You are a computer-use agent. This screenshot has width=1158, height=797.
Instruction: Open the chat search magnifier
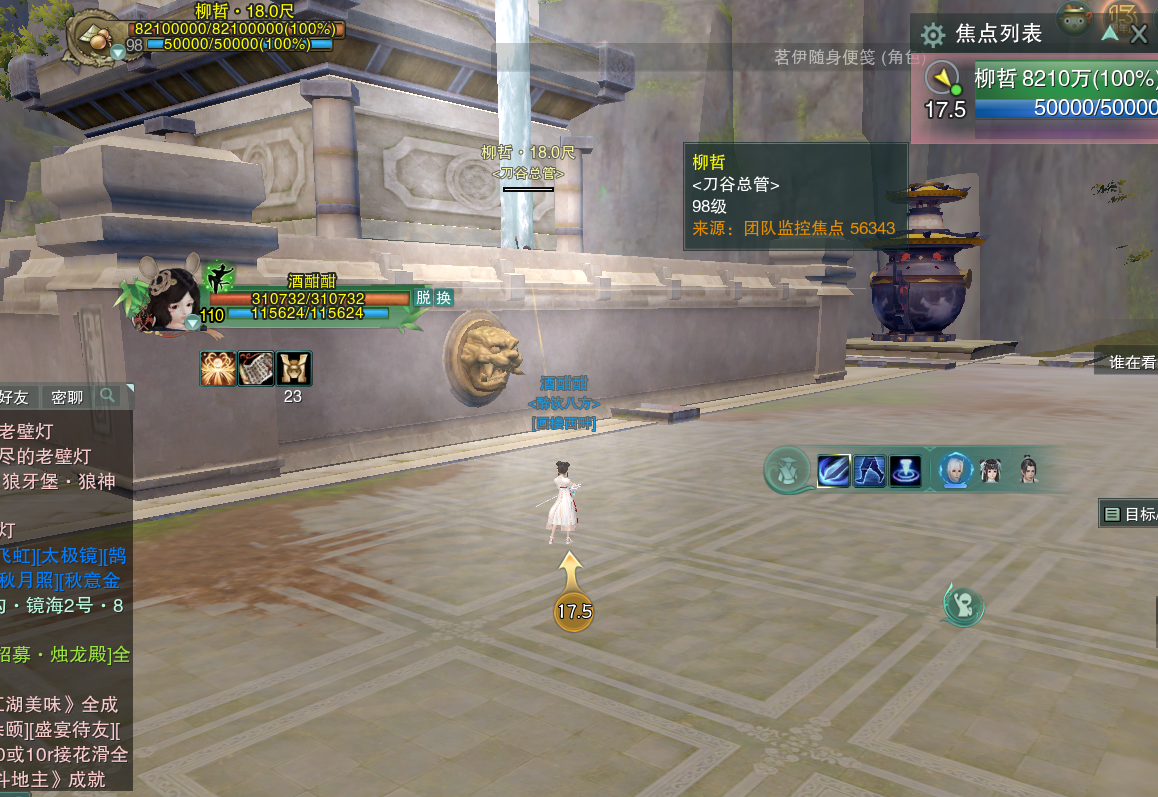[107, 396]
